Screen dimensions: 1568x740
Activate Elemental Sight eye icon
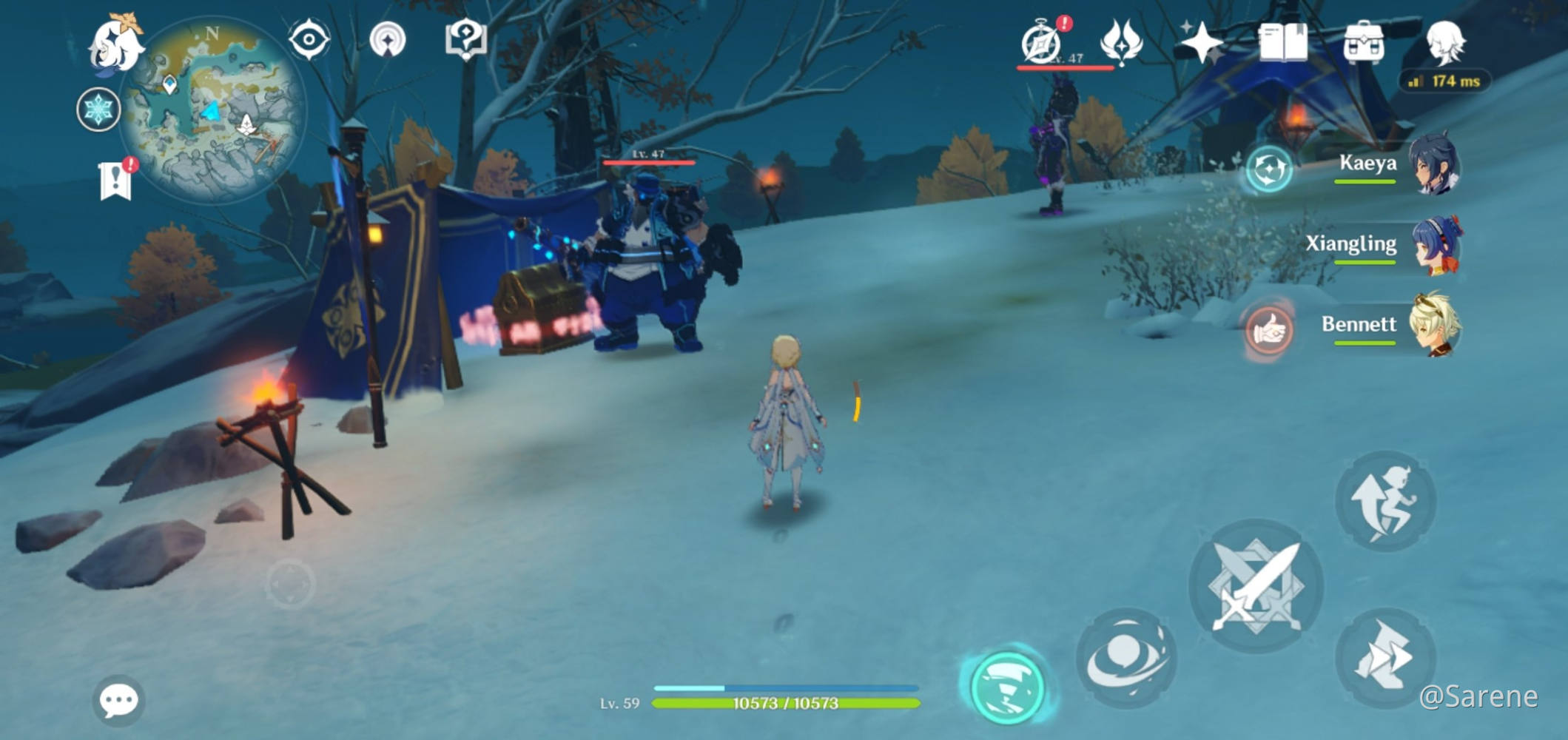[x=309, y=39]
